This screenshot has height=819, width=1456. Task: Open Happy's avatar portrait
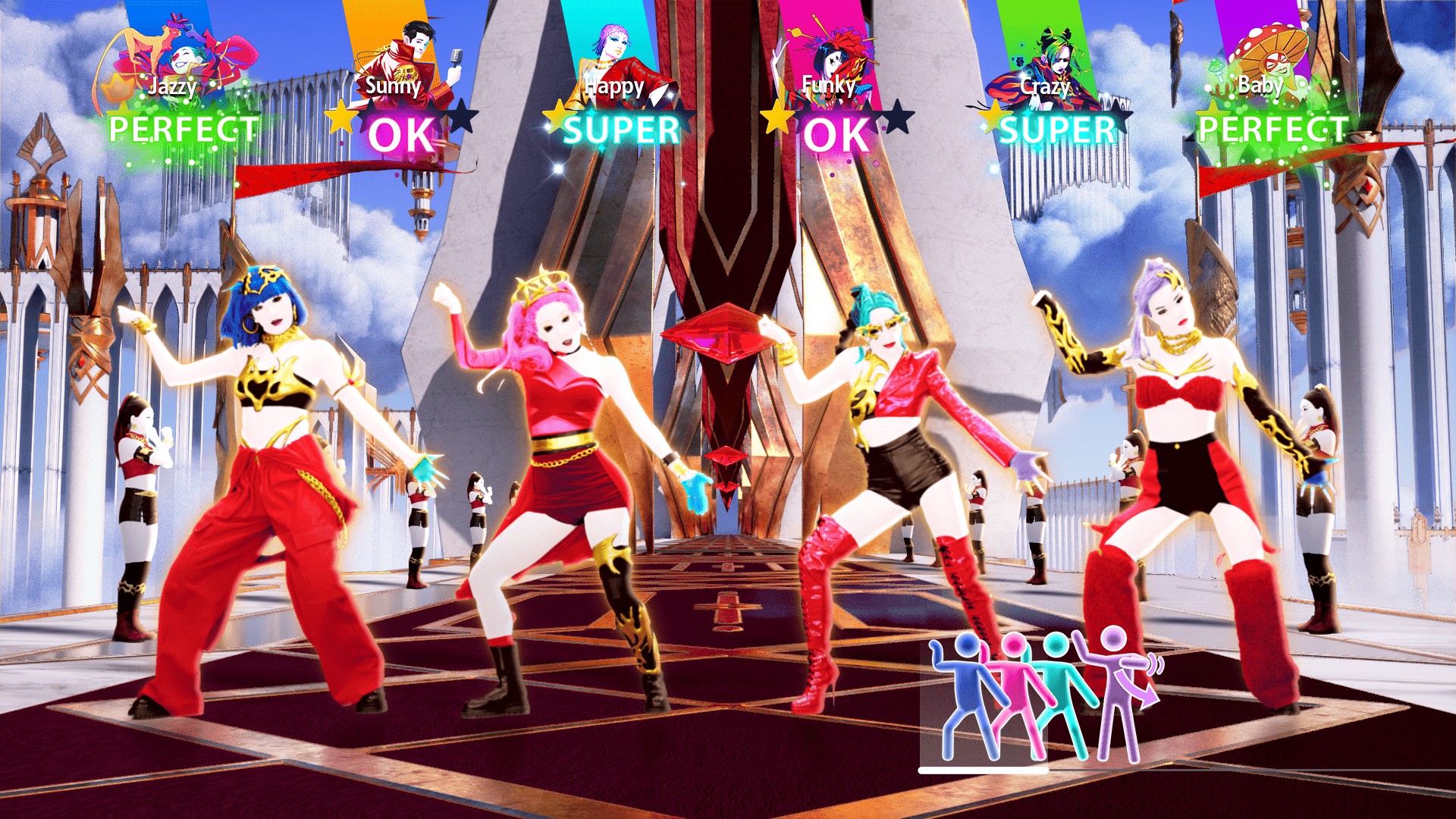(616, 45)
